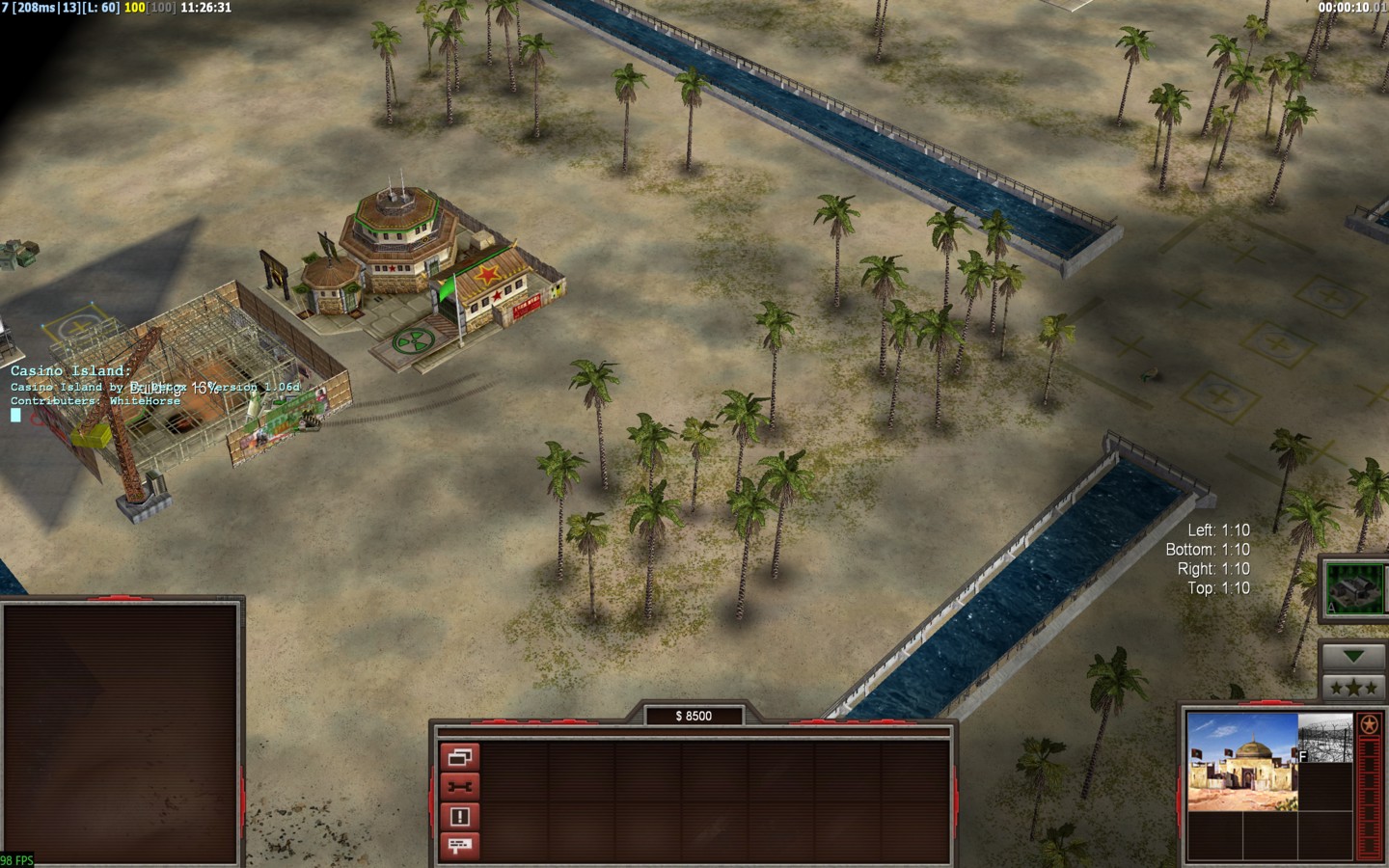This screenshot has height=868, width=1389.
Task: Click the minimap radar panel
Action: [x=121, y=733]
